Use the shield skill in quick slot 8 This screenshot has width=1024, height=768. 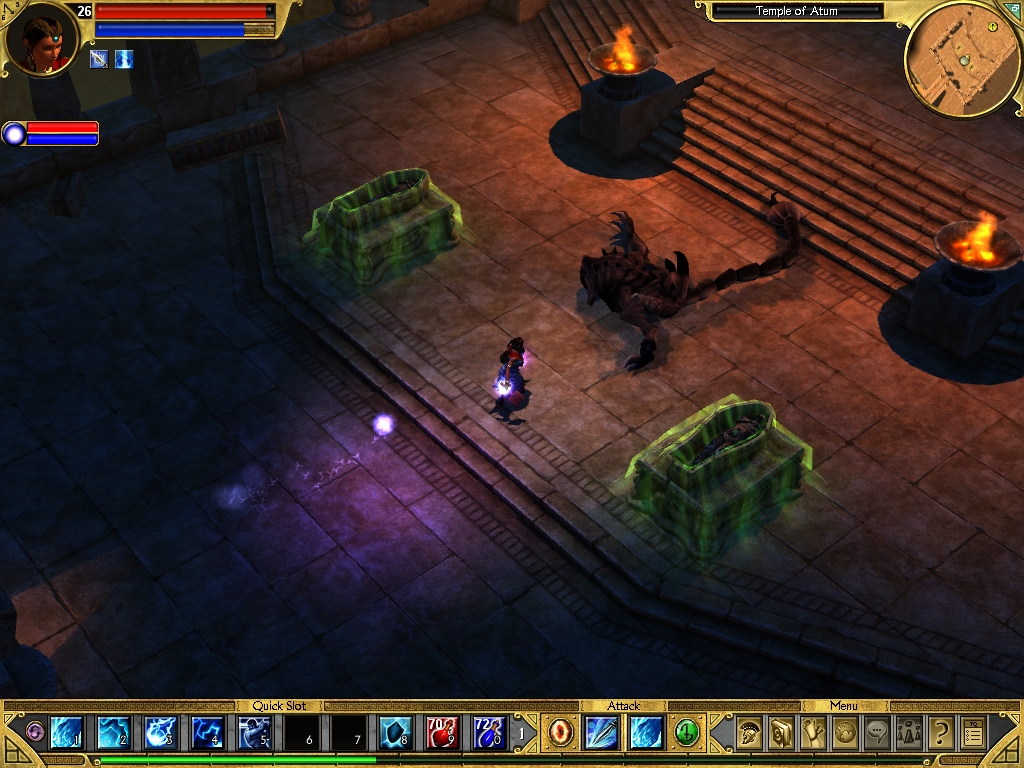tap(395, 733)
